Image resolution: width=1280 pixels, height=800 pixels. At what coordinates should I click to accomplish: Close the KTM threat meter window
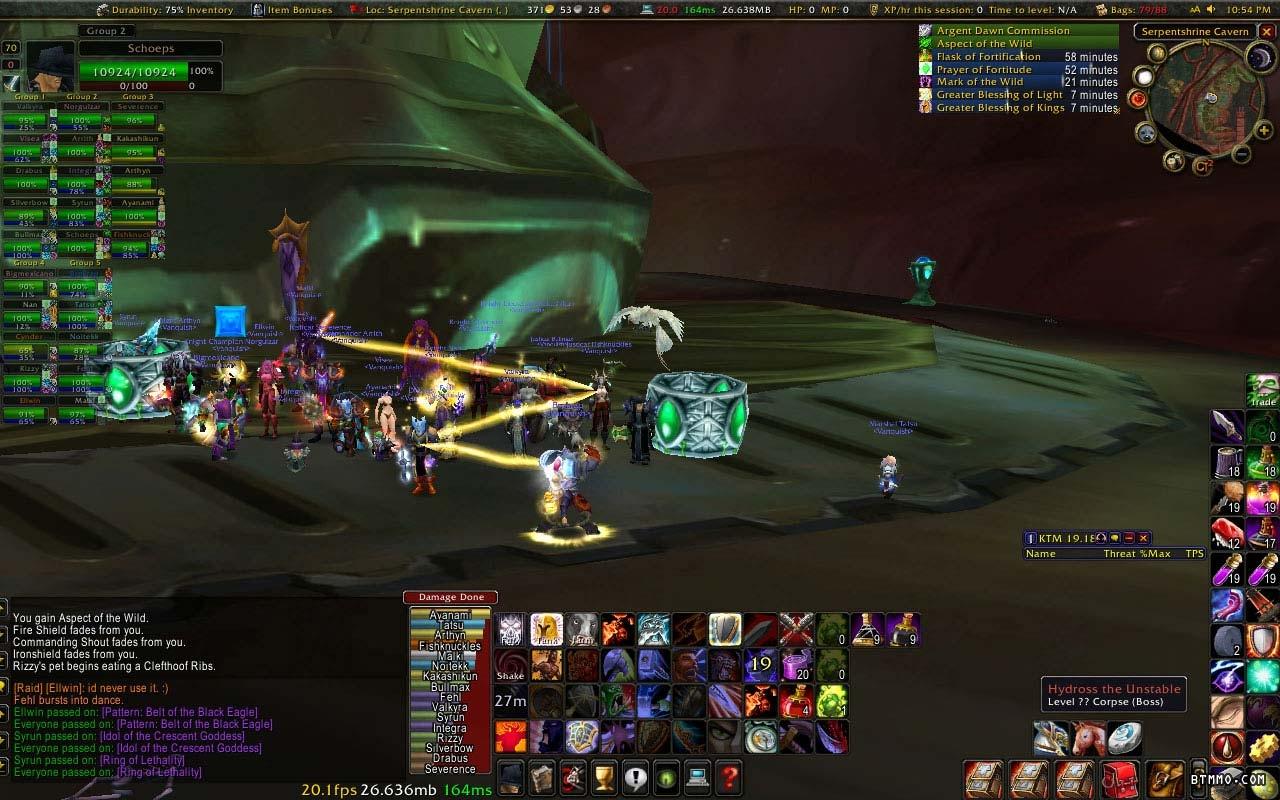1144,538
